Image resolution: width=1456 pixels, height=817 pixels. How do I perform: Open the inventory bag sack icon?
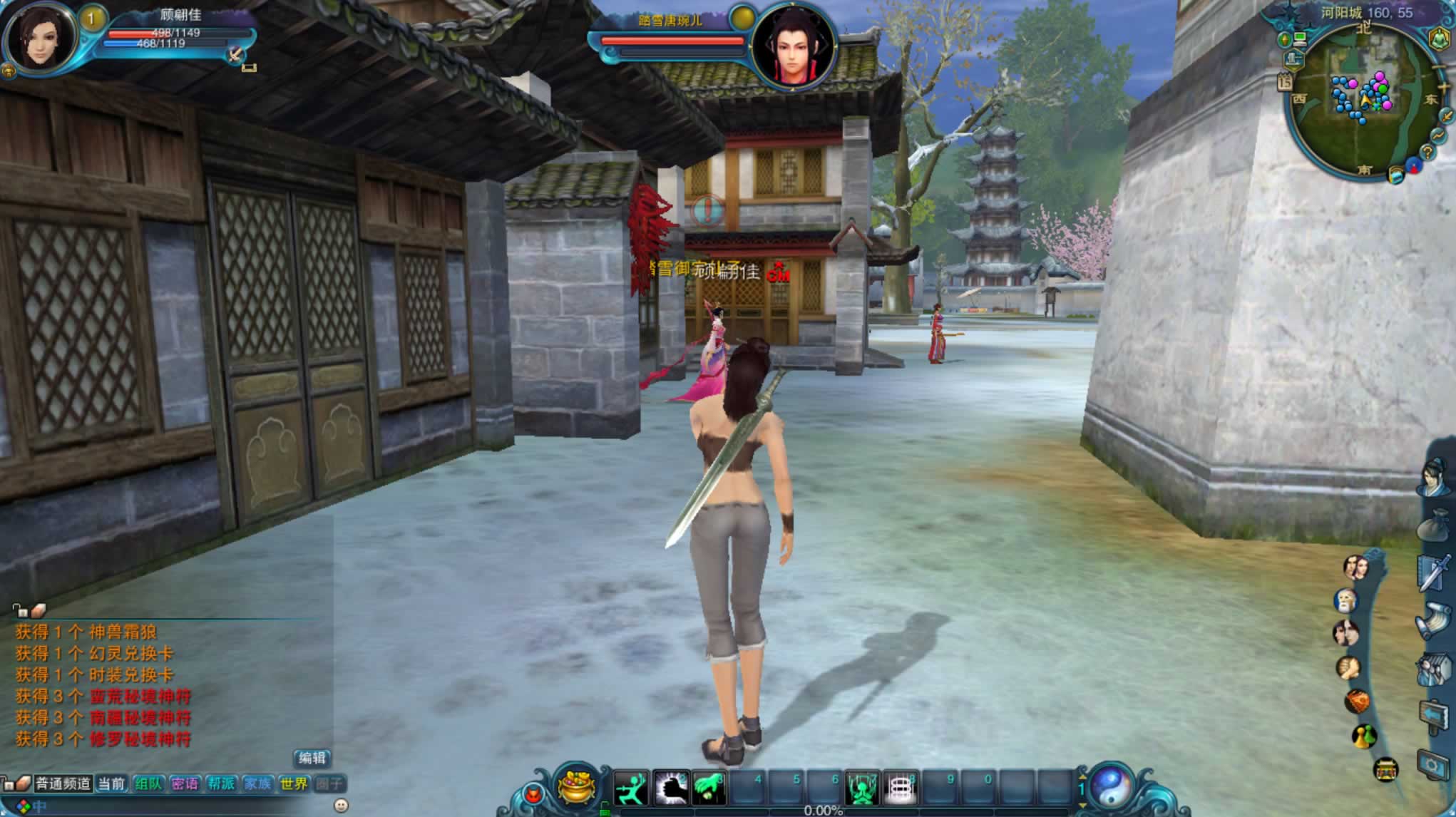tap(1435, 528)
